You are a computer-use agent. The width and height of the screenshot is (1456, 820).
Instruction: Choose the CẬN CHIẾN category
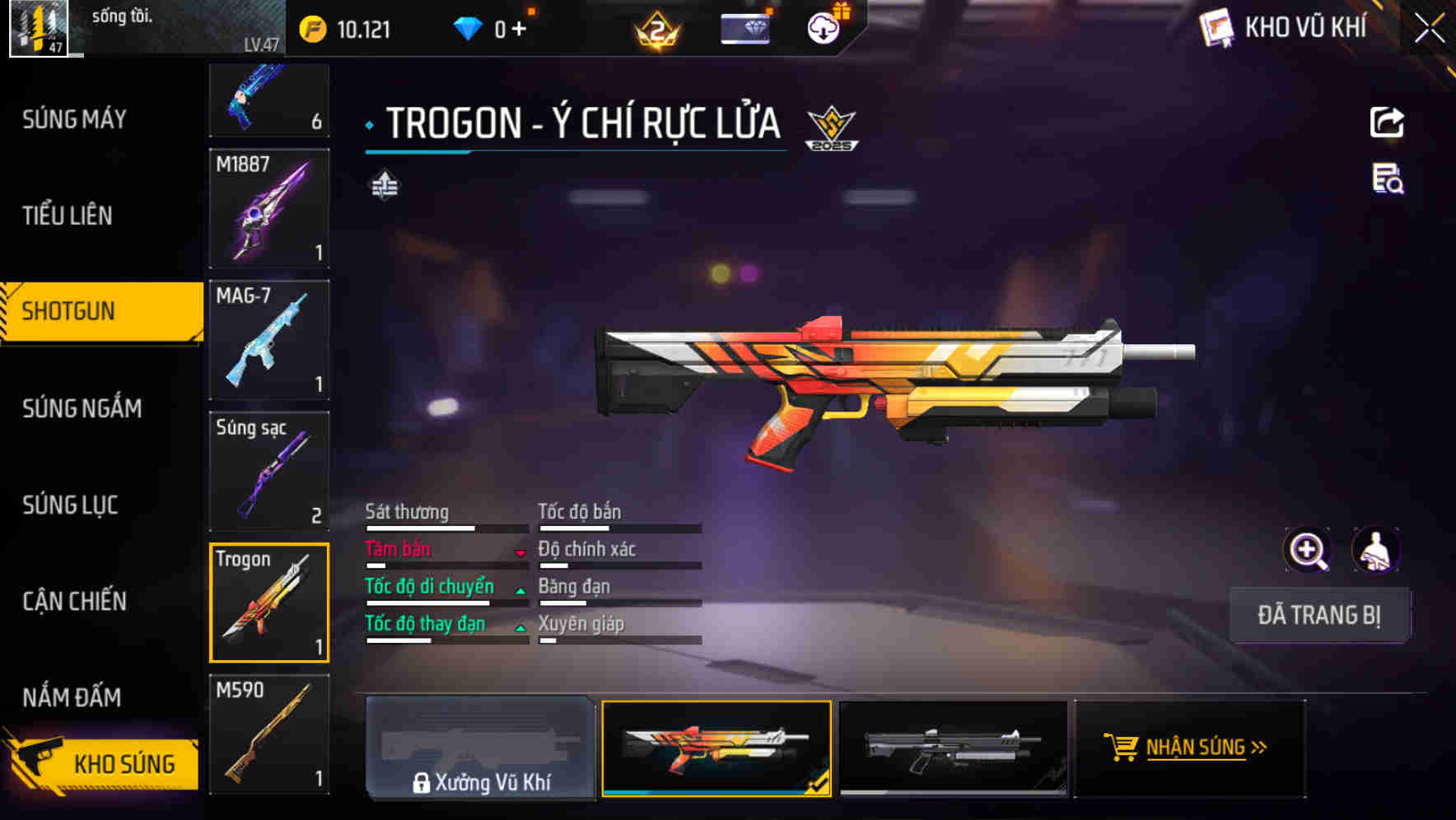[74, 601]
